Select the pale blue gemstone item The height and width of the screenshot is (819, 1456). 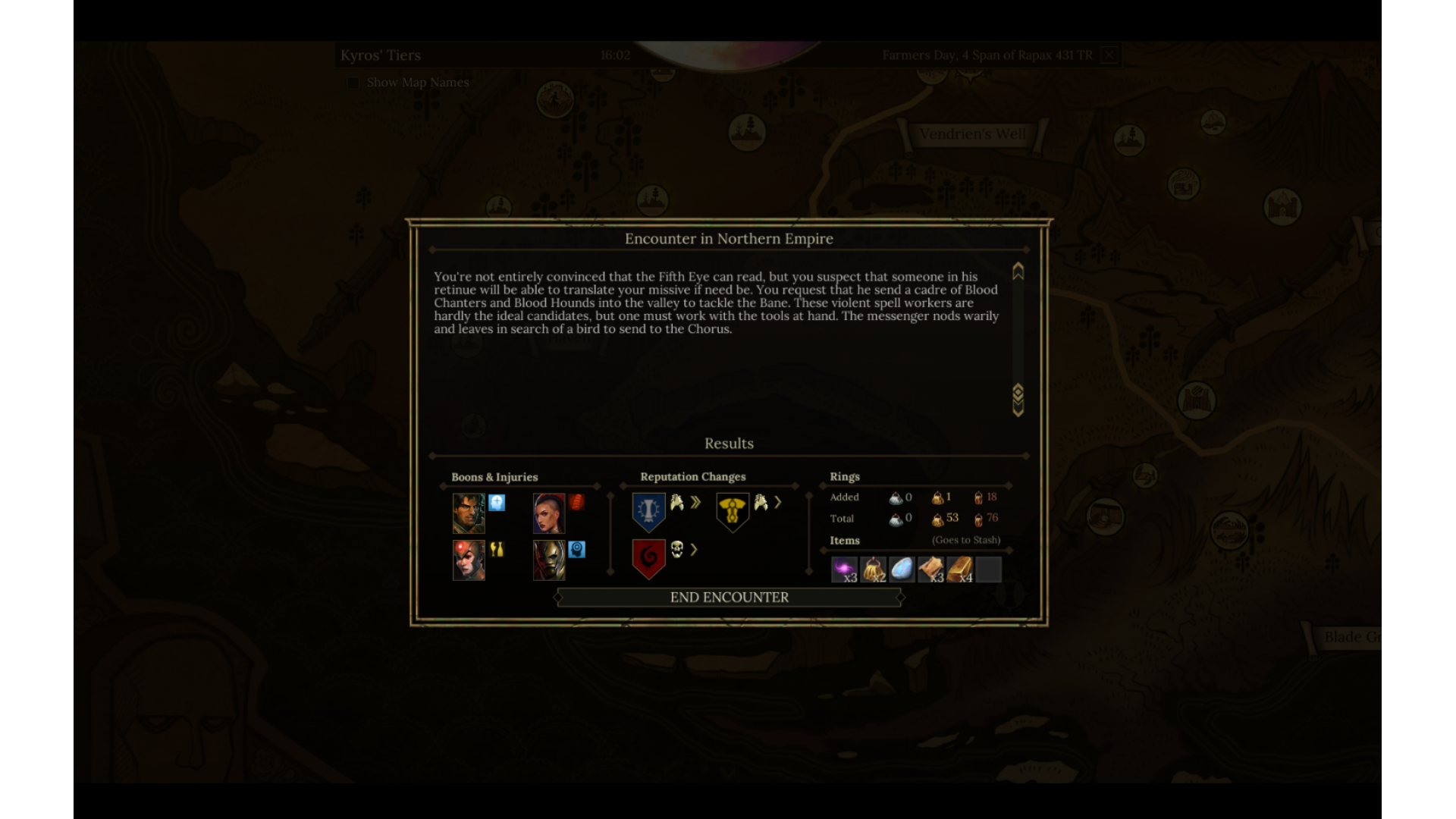902,570
